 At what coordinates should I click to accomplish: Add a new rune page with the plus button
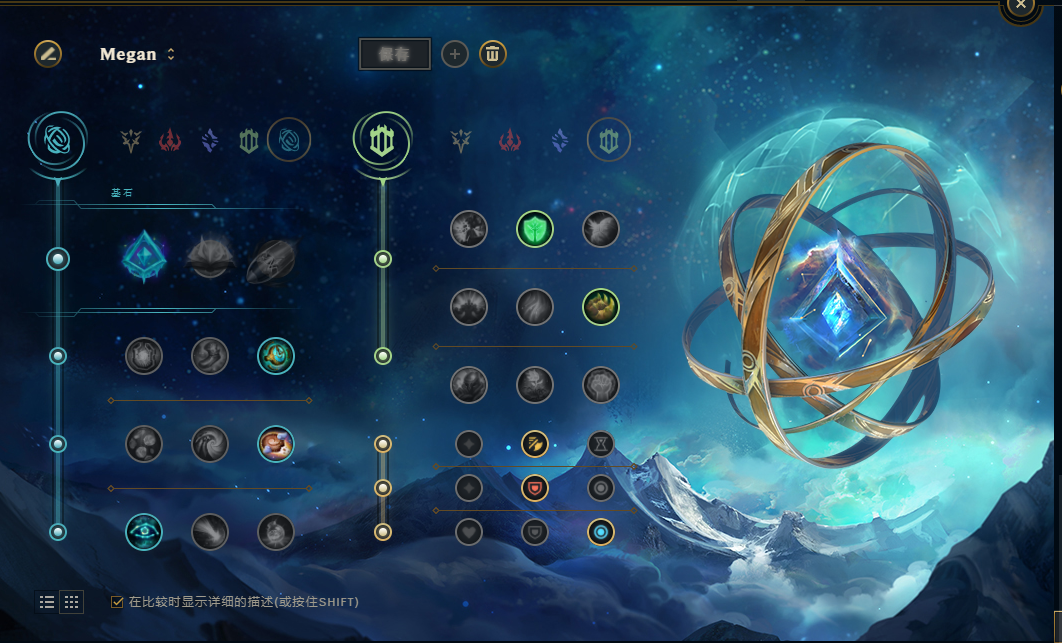[455, 54]
